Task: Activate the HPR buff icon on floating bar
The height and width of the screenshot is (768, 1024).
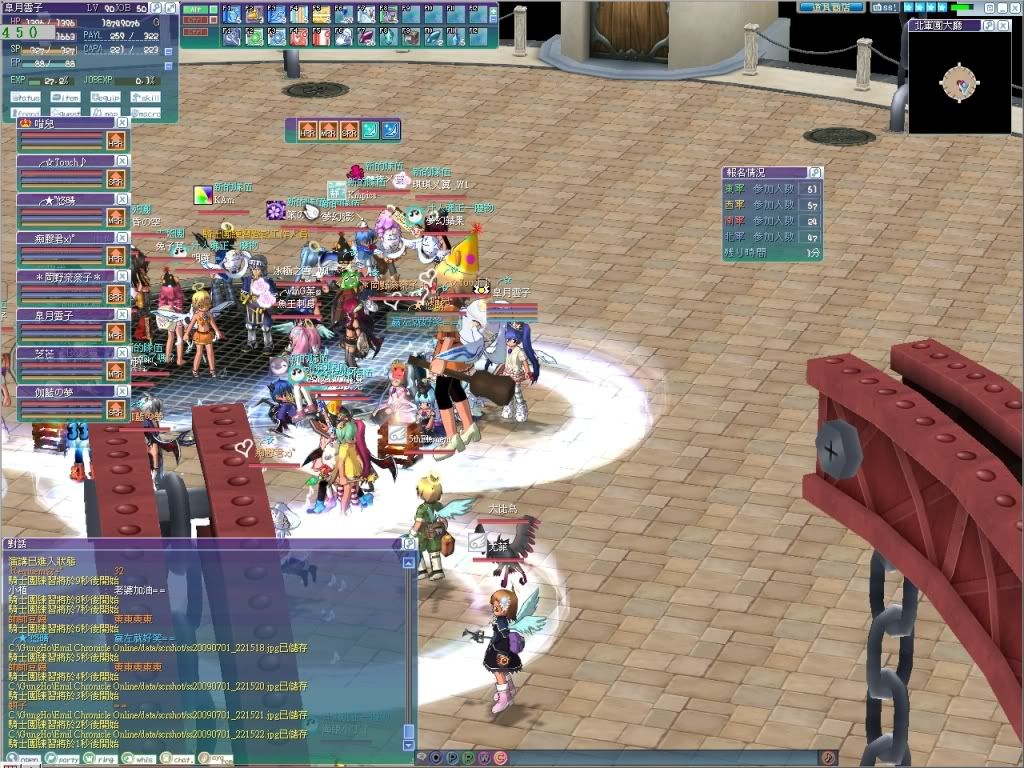Action: [x=307, y=131]
